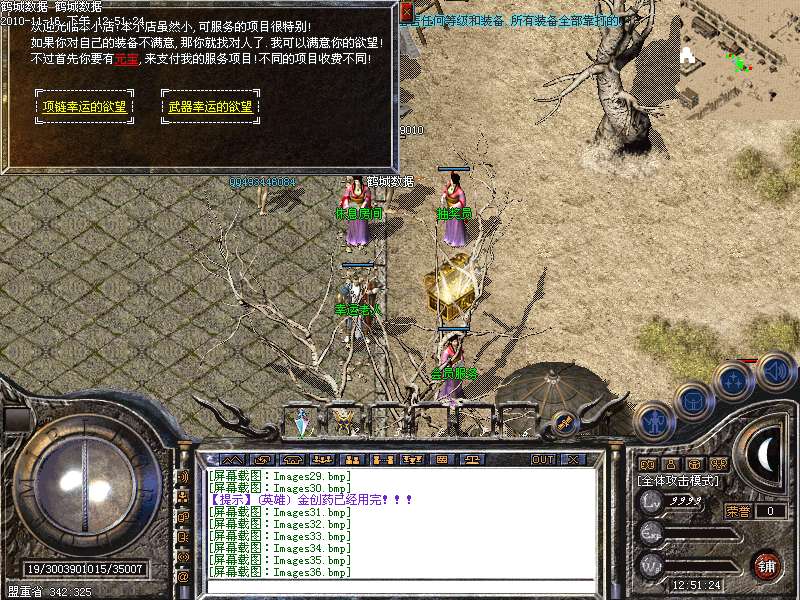The height and width of the screenshot is (600, 800).
Task: Close the NPC dialogue window
Action: pyautogui.click(x=406, y=10)
